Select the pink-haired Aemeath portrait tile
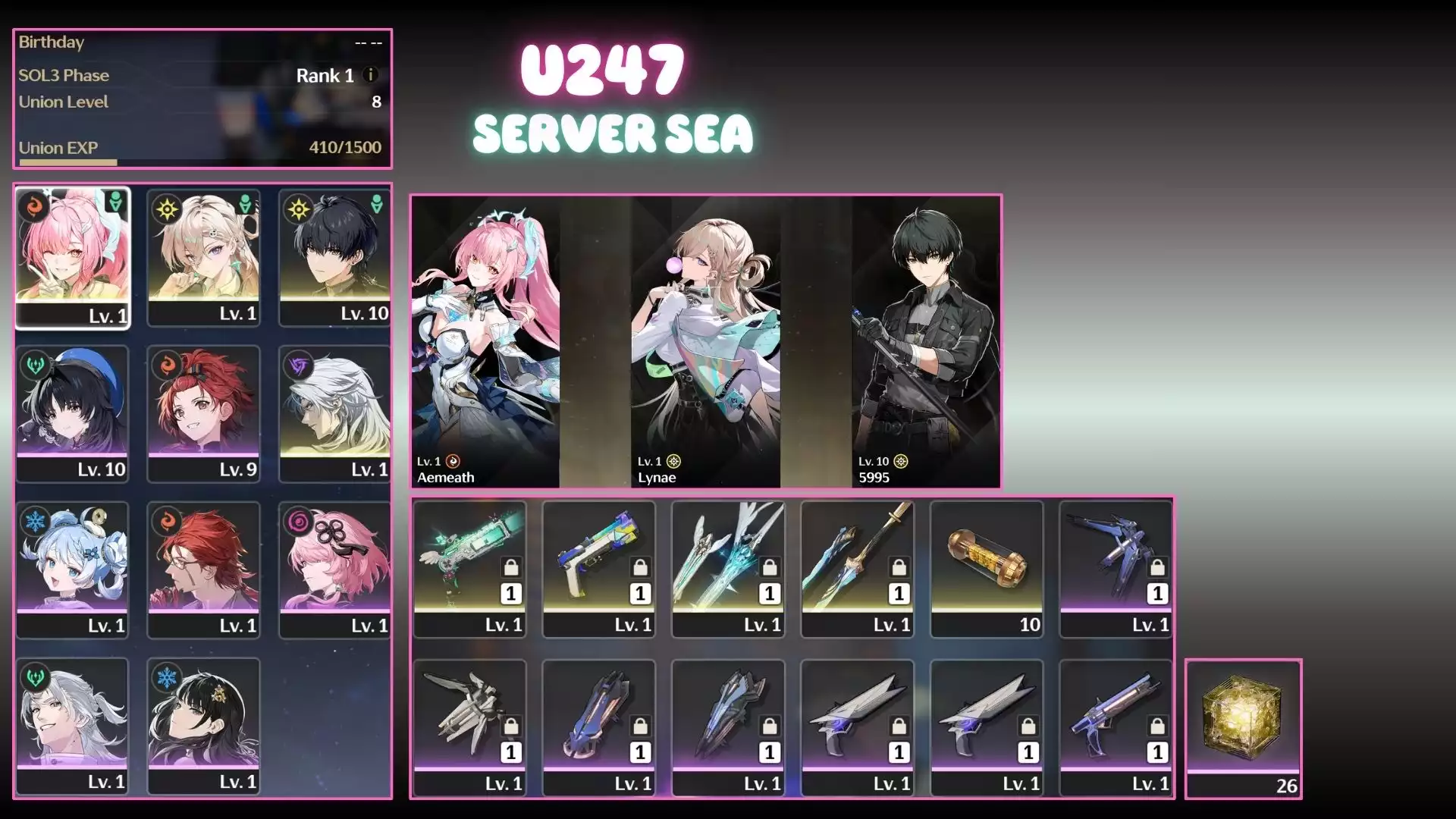Viewport: 1456px width, 819px height. click(73, 258)
